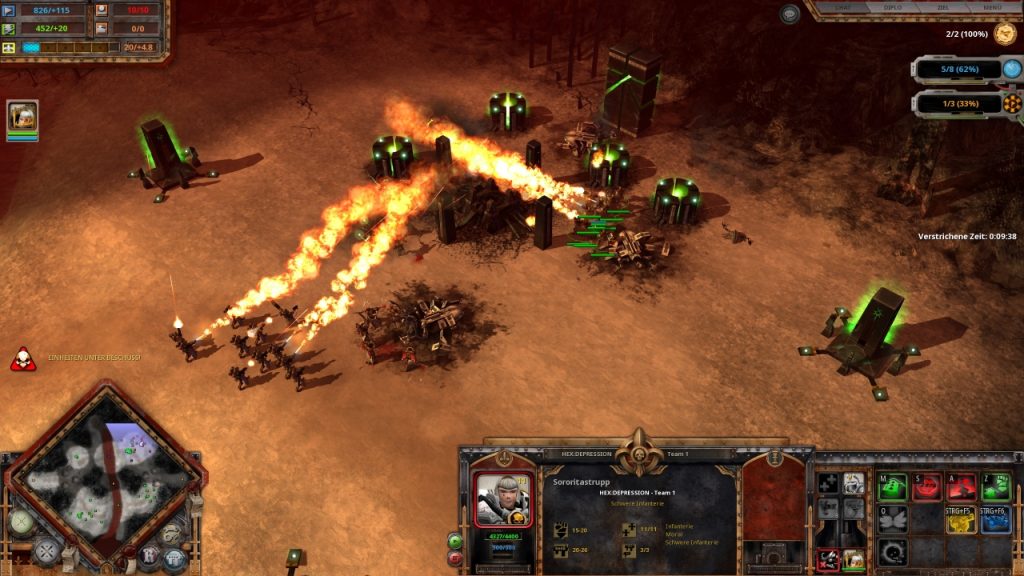Viewport: 1024px width, 576px height.
Task: Click the red skull units-under-fire alert
Action: [x=22, y=358]
